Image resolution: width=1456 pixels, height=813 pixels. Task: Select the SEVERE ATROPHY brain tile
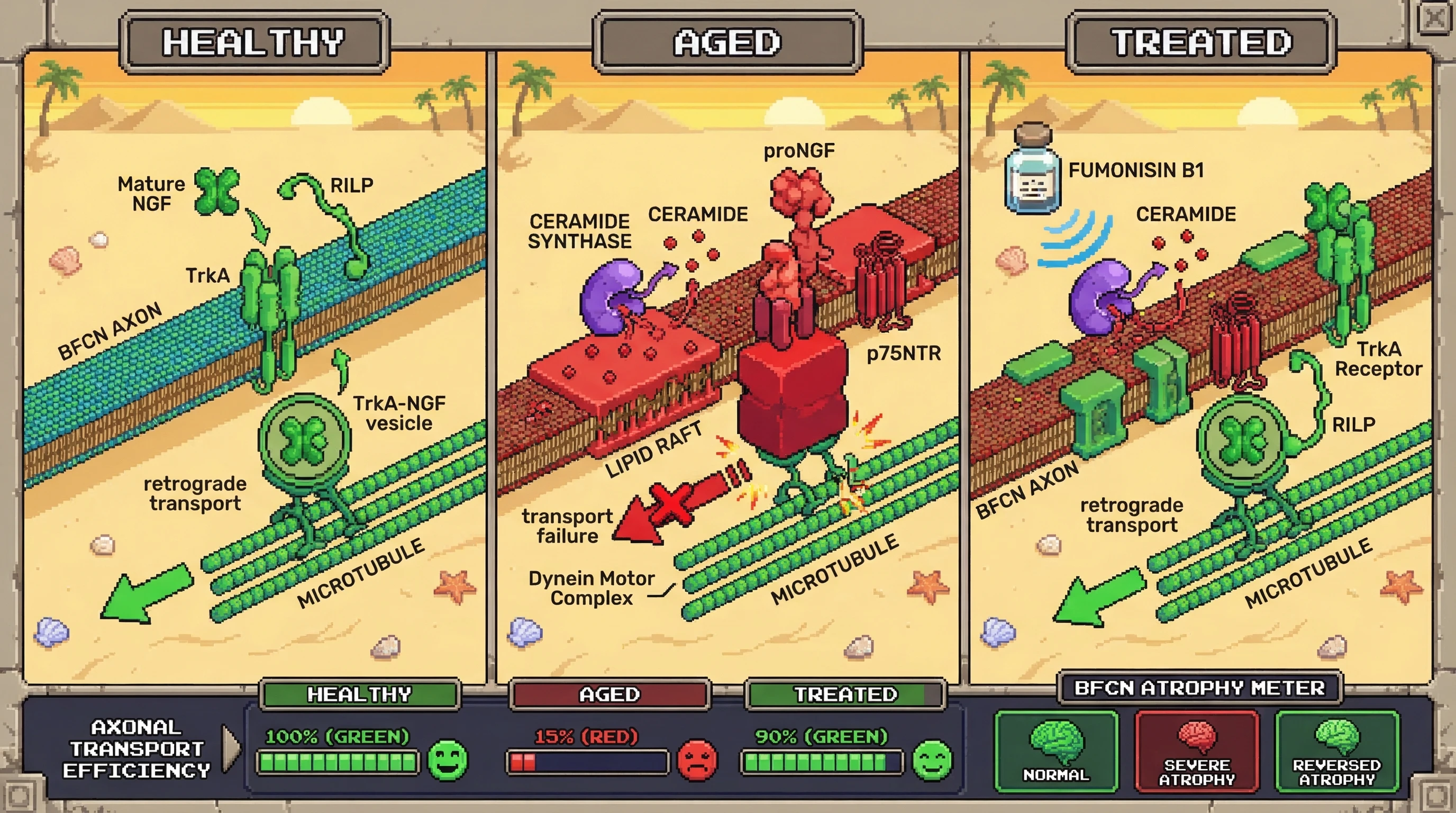point(1197,752)
